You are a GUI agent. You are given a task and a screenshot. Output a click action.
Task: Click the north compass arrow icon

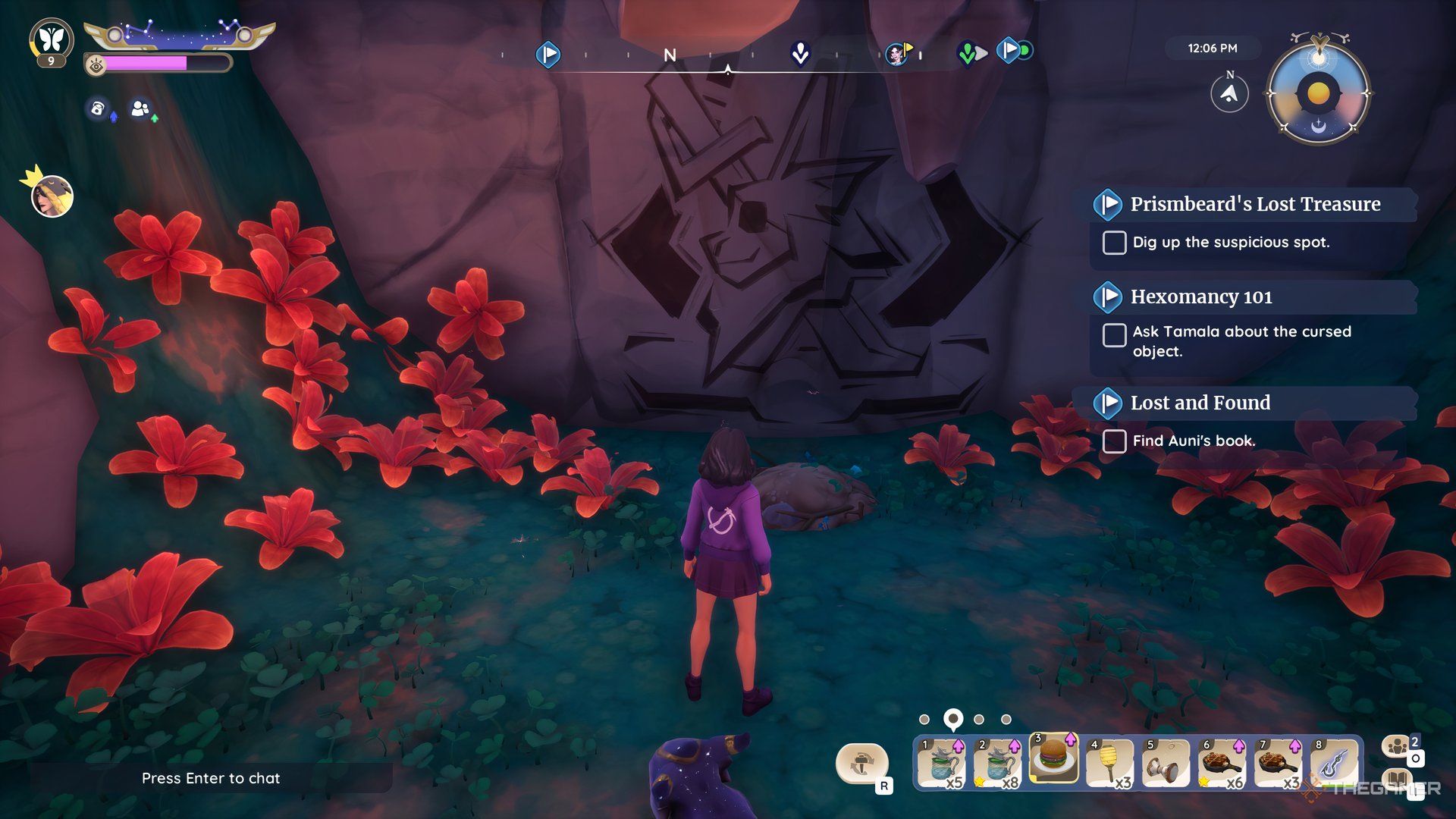[1229, 94]
